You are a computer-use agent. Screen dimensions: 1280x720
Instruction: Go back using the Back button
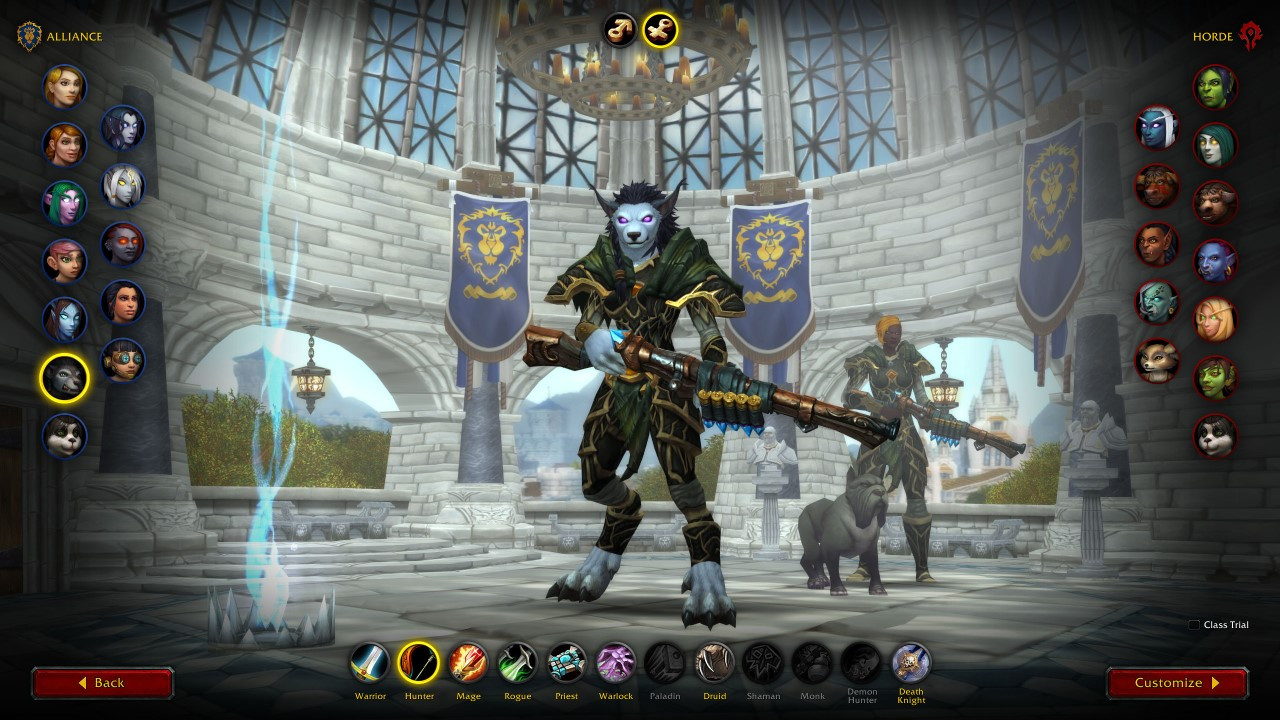pyautogui.click(x=102, y=683)
